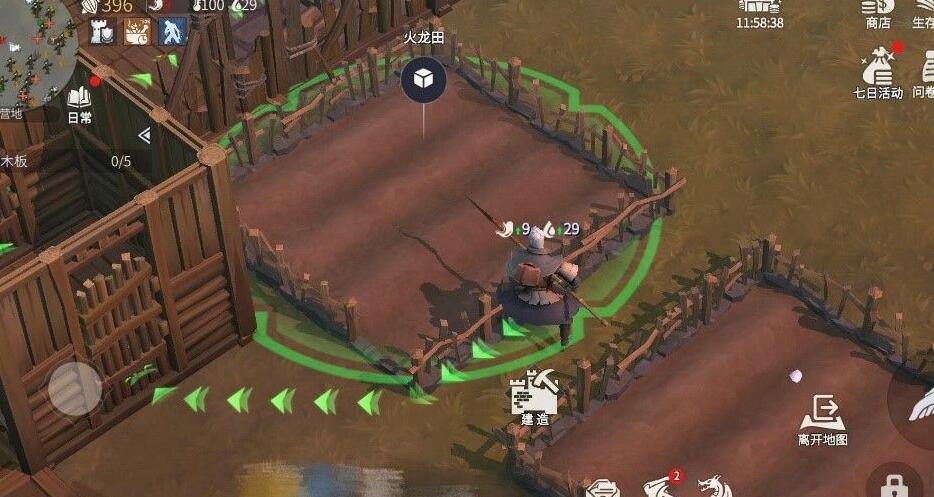Click the 火龙田 cube marker

[x=423, y=80]
